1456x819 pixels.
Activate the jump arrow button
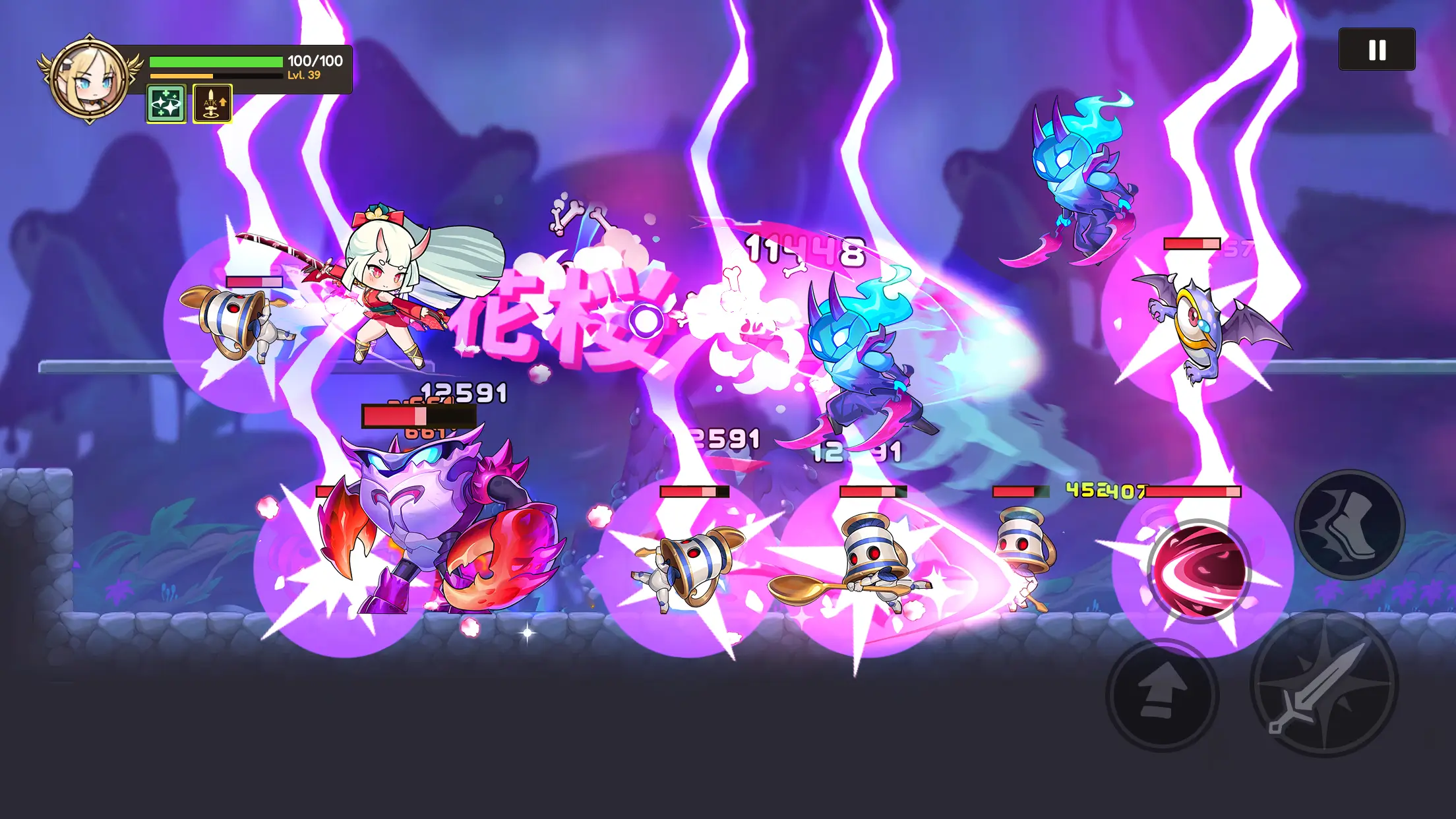click(1162, 696)
